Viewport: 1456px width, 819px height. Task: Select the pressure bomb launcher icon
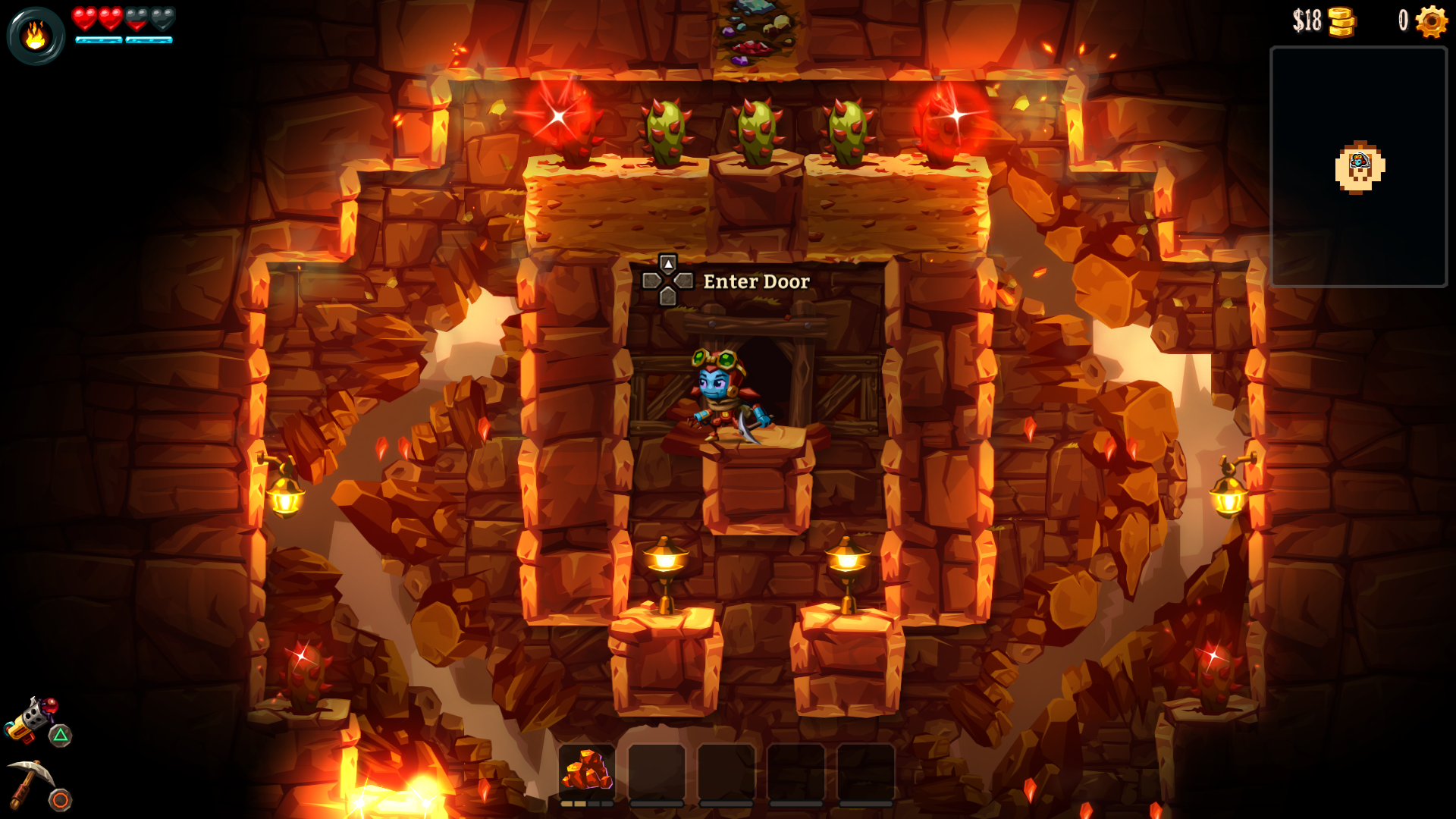[x=30, y=718]
